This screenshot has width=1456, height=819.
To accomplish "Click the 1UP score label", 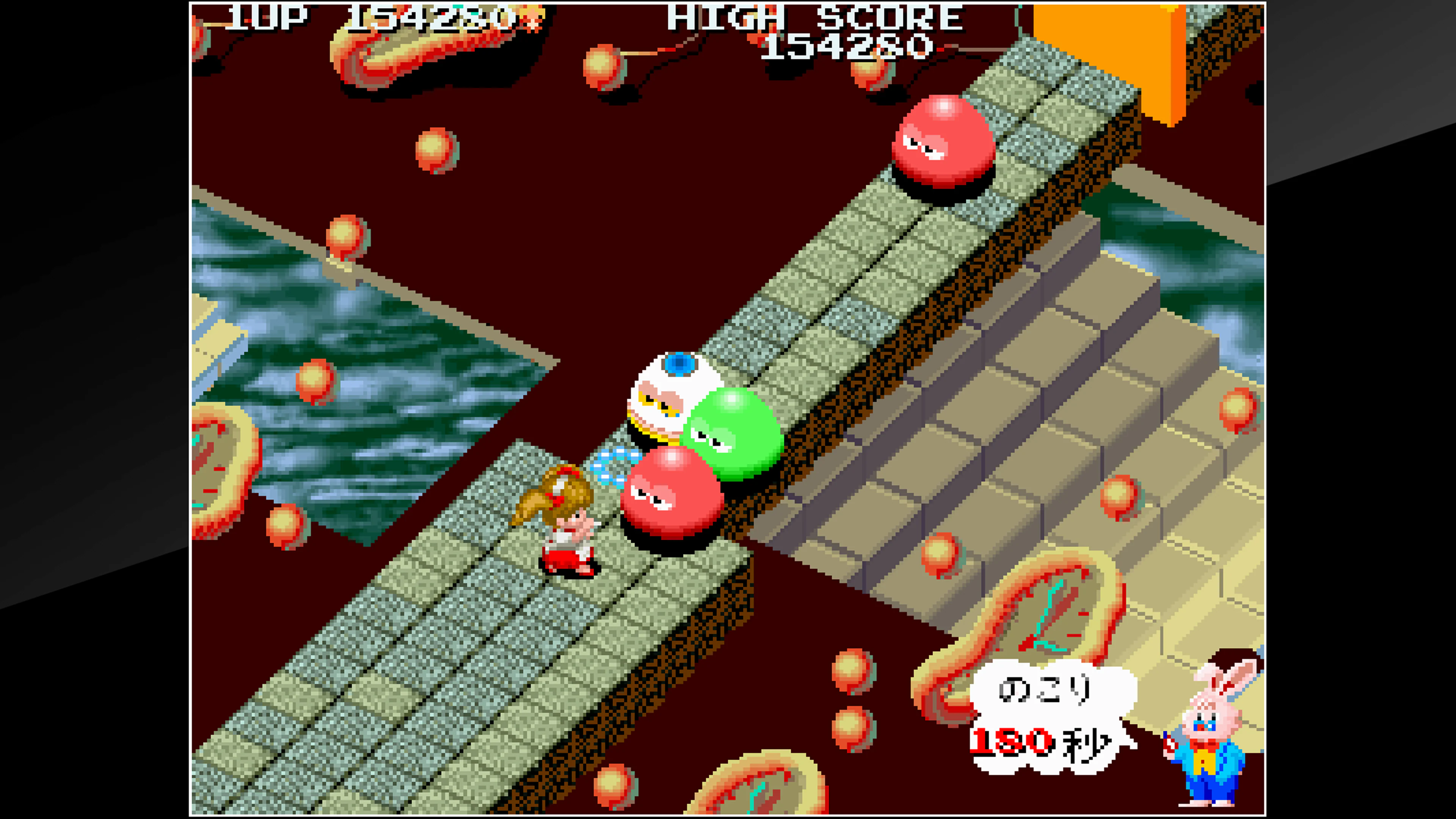I will (x=266, y=17).
